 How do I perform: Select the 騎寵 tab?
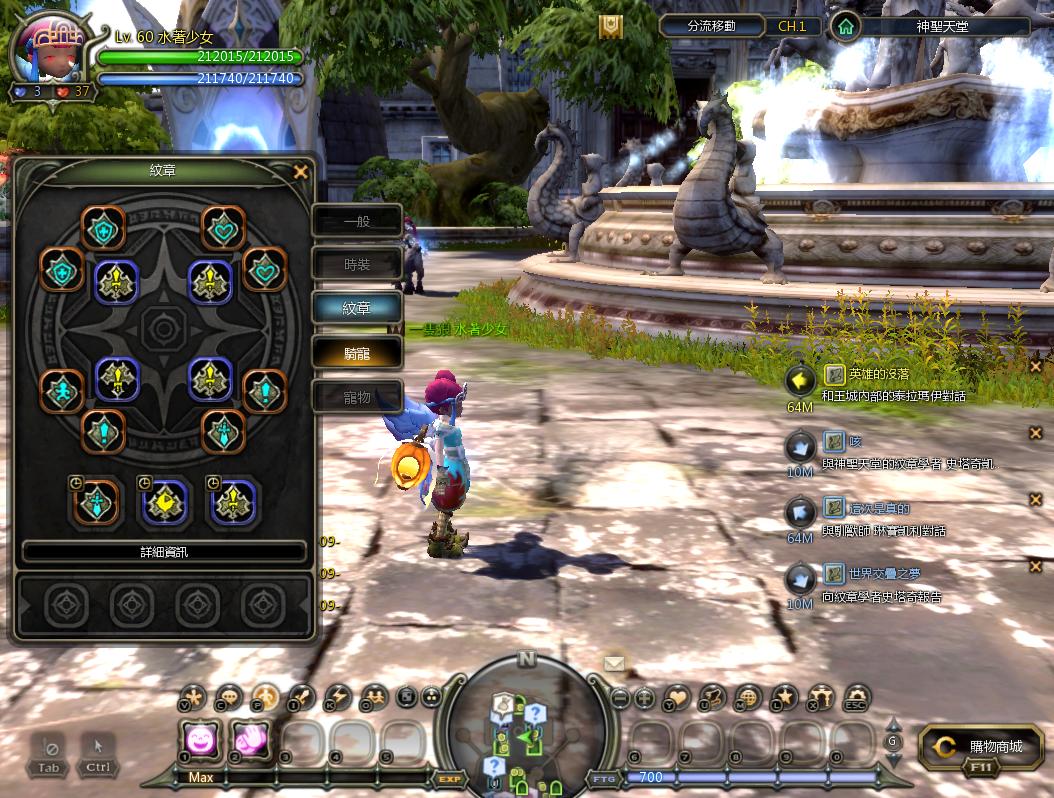click(357, 352)
